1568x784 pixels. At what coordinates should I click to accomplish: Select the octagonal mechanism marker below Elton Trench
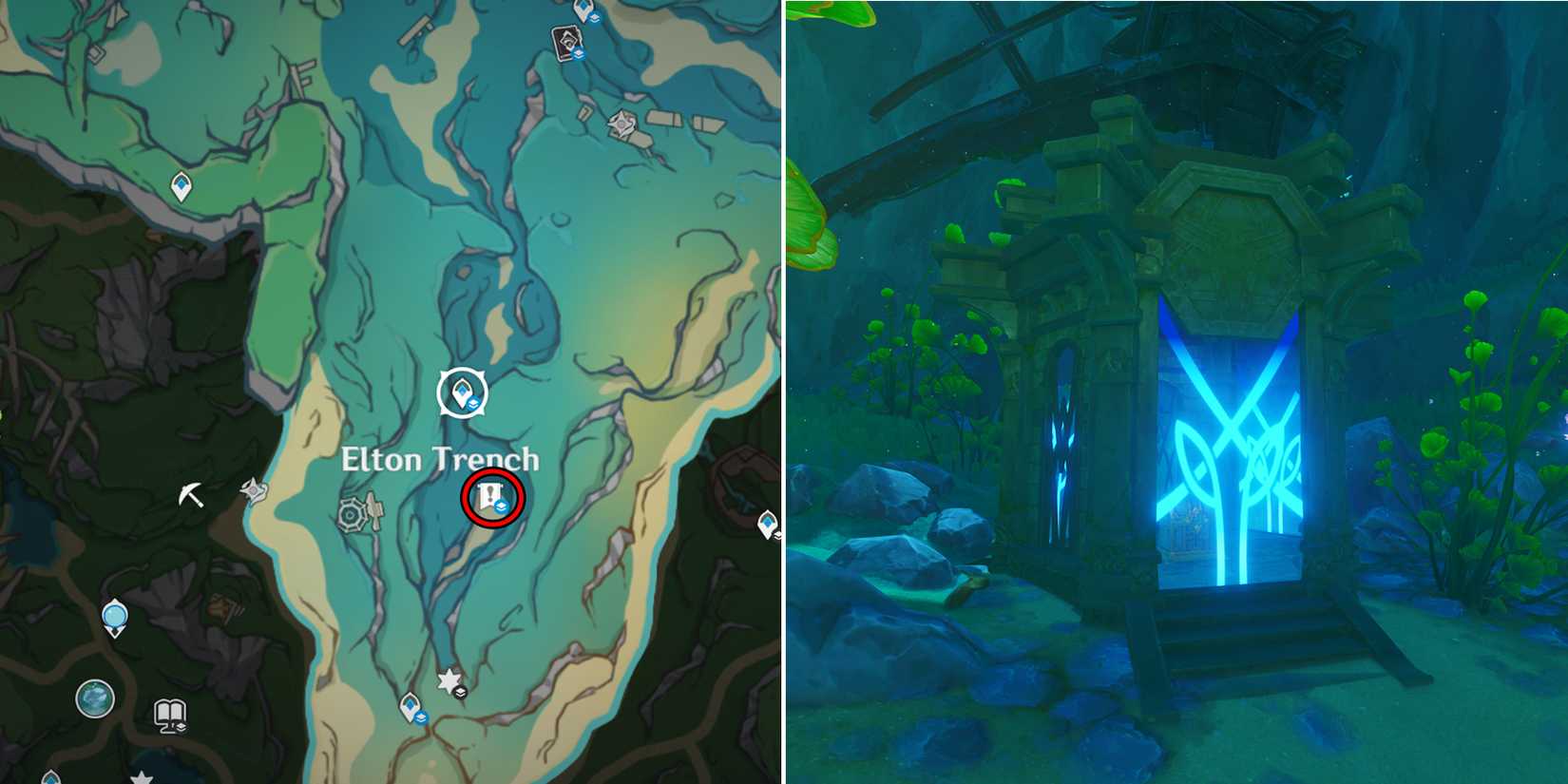point(354,513)
